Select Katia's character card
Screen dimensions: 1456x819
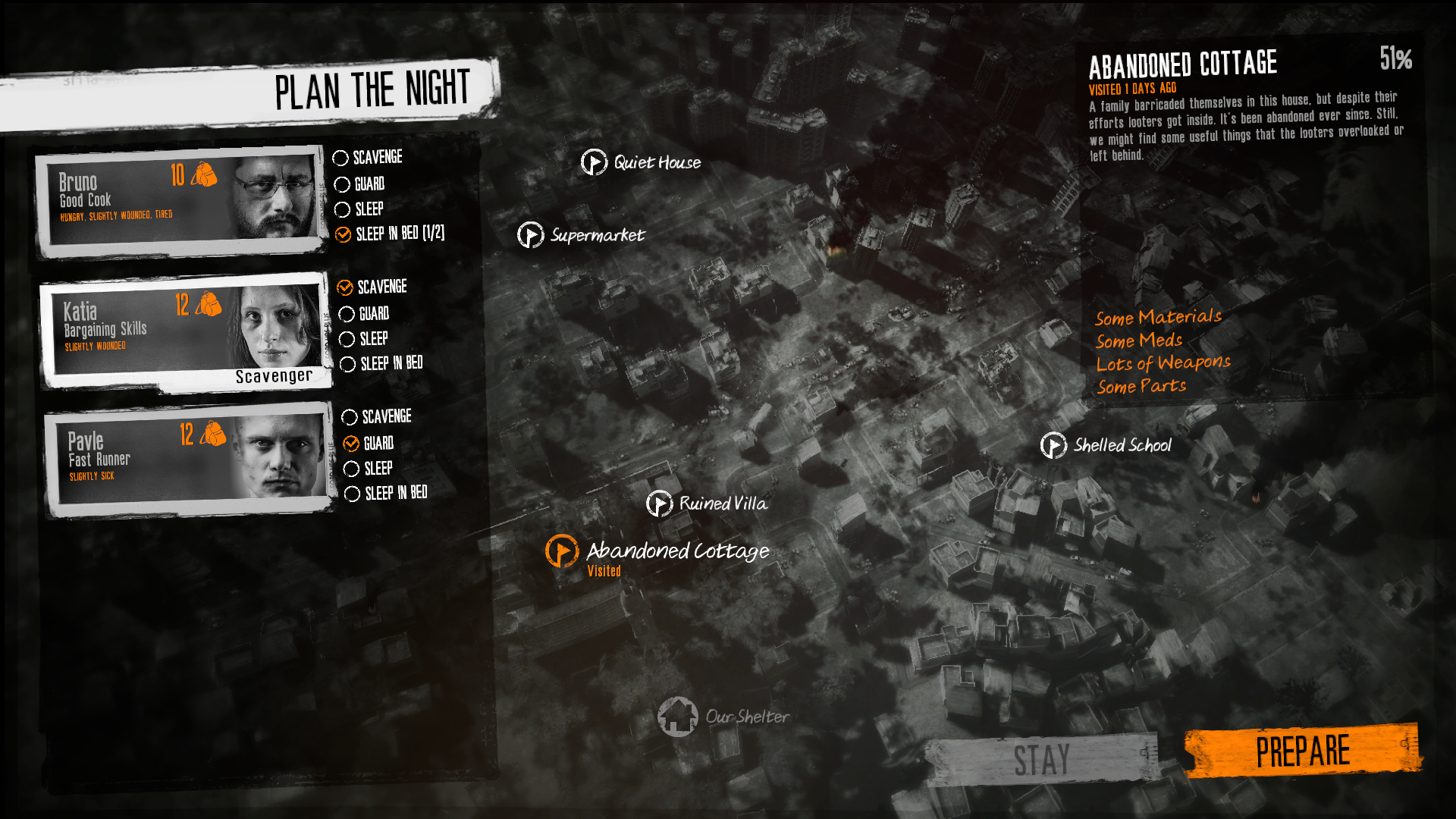[186, 331]
